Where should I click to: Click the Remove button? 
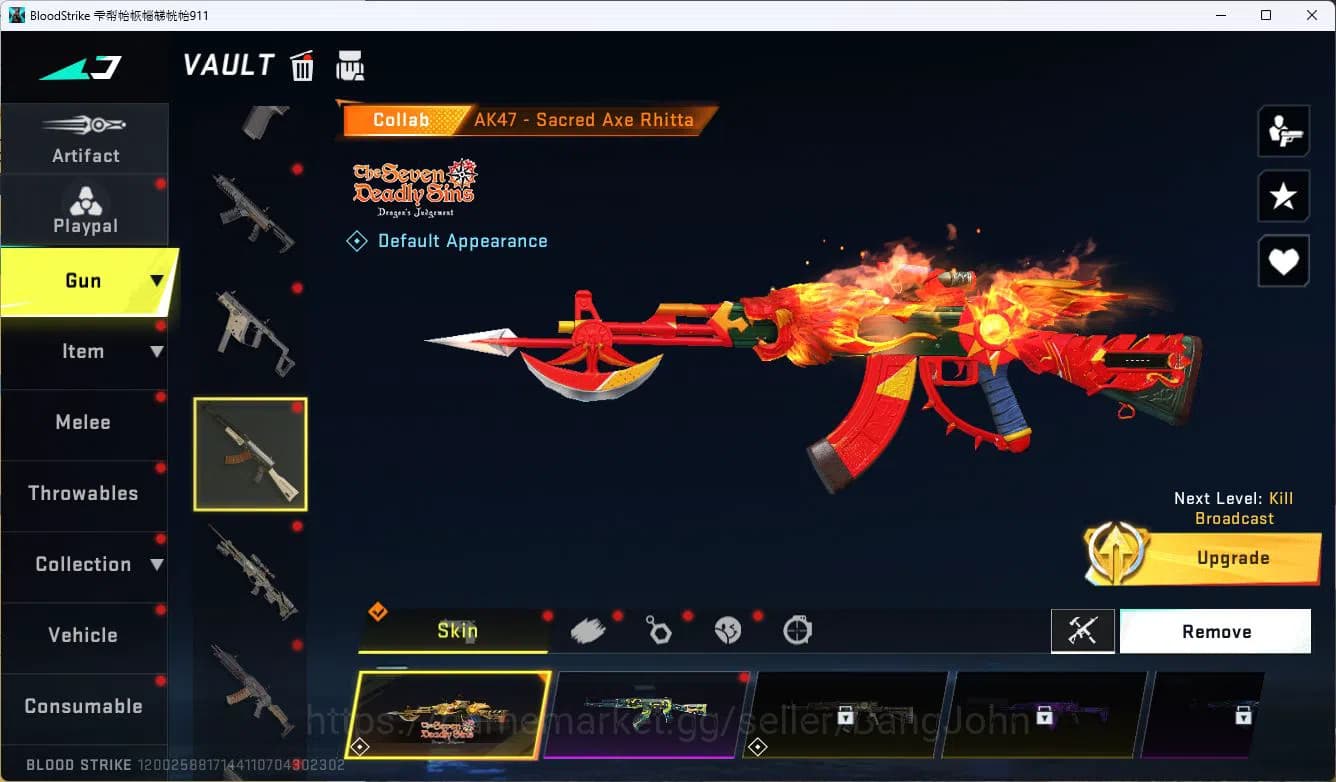coord(1216,631)
